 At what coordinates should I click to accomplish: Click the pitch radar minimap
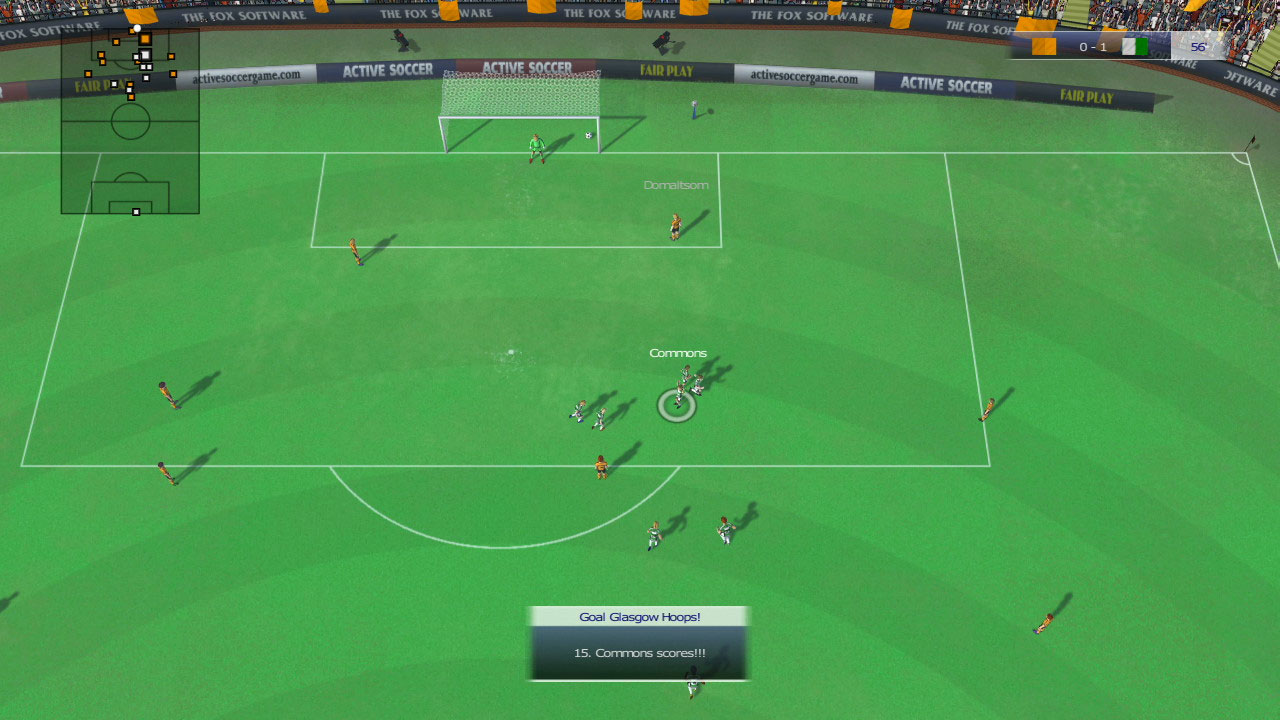tap(130, 120)
